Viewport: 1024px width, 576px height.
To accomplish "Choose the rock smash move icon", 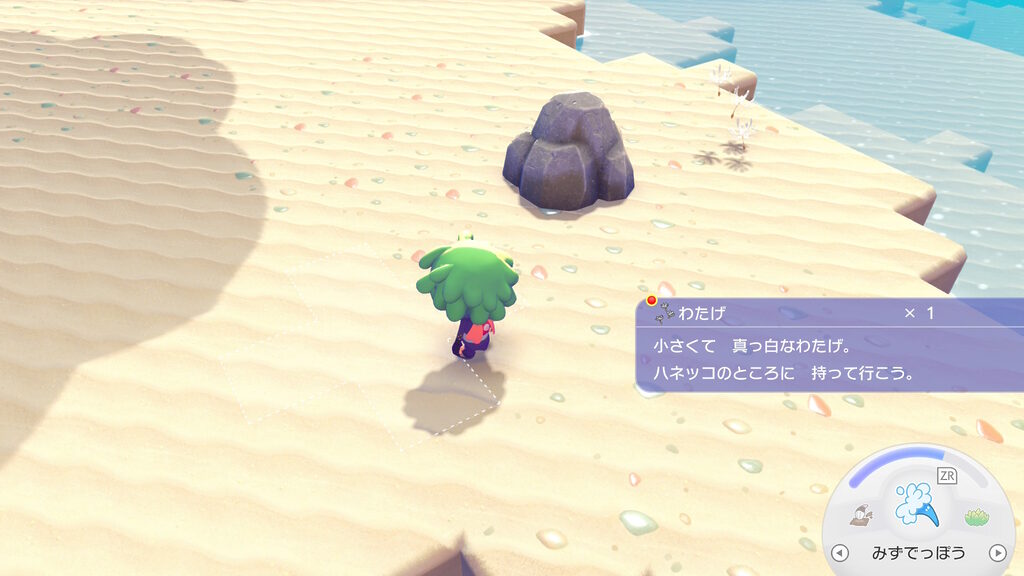I will (x=861, y=515).
